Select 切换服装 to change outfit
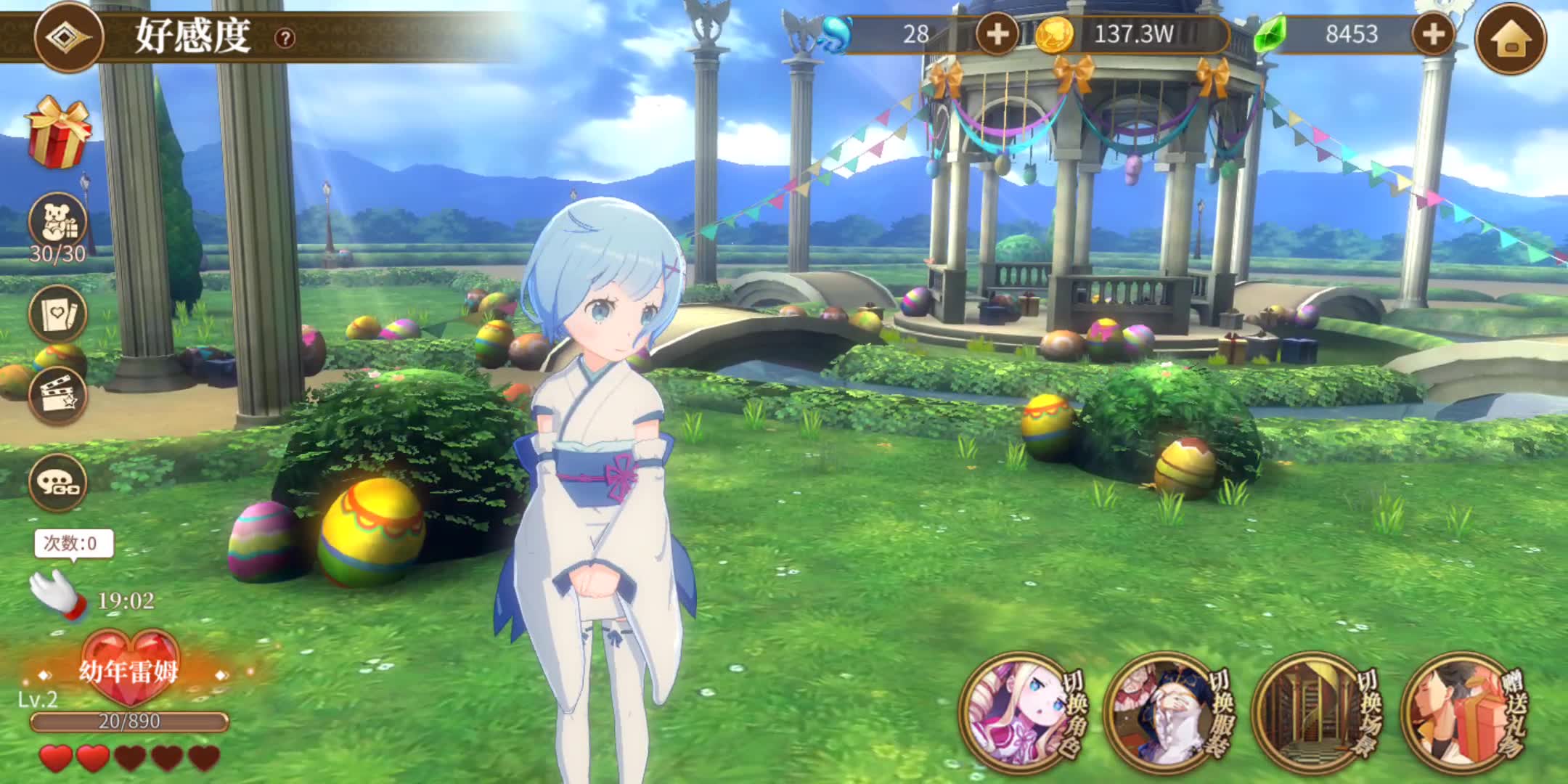The height and width of the screenshot is (784, 1568). [1167, 711]
